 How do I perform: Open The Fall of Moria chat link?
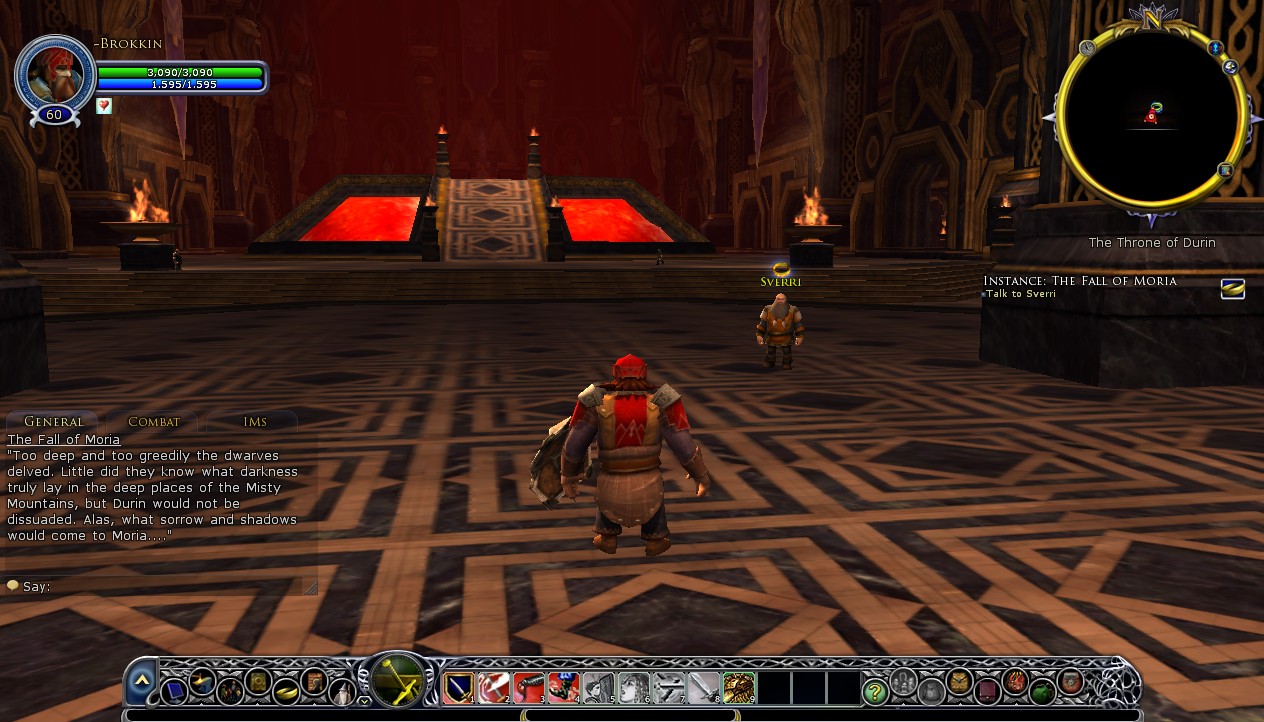pos(63,440)
